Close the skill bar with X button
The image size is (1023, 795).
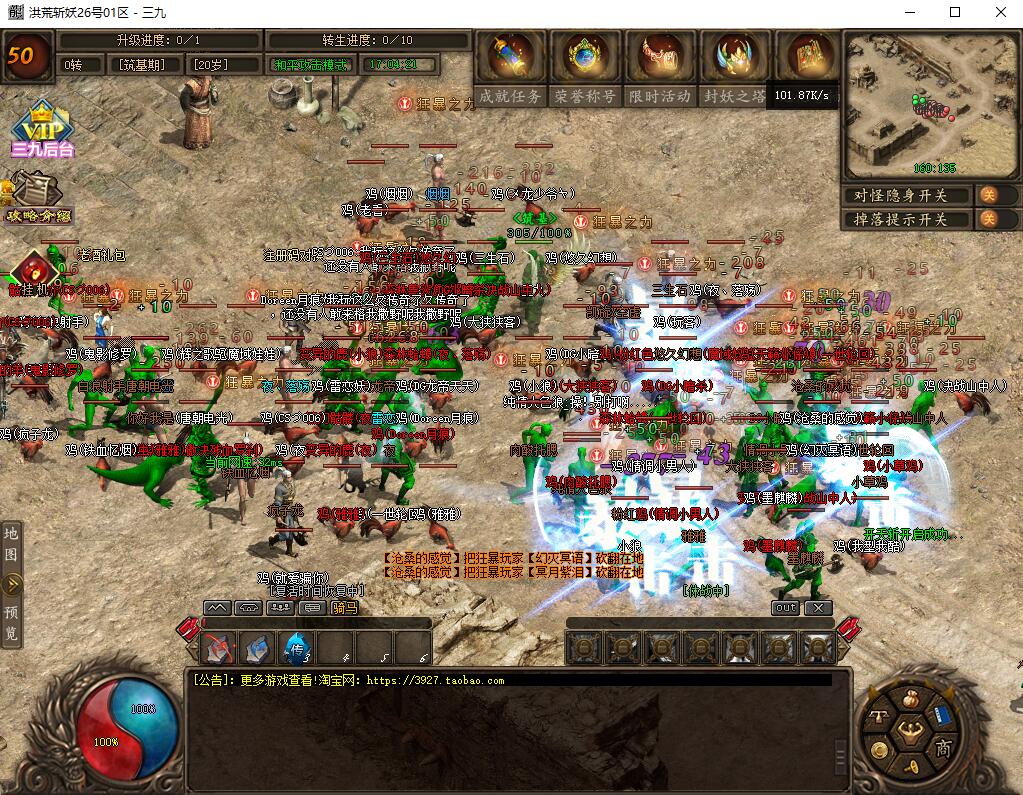point(818,607)
